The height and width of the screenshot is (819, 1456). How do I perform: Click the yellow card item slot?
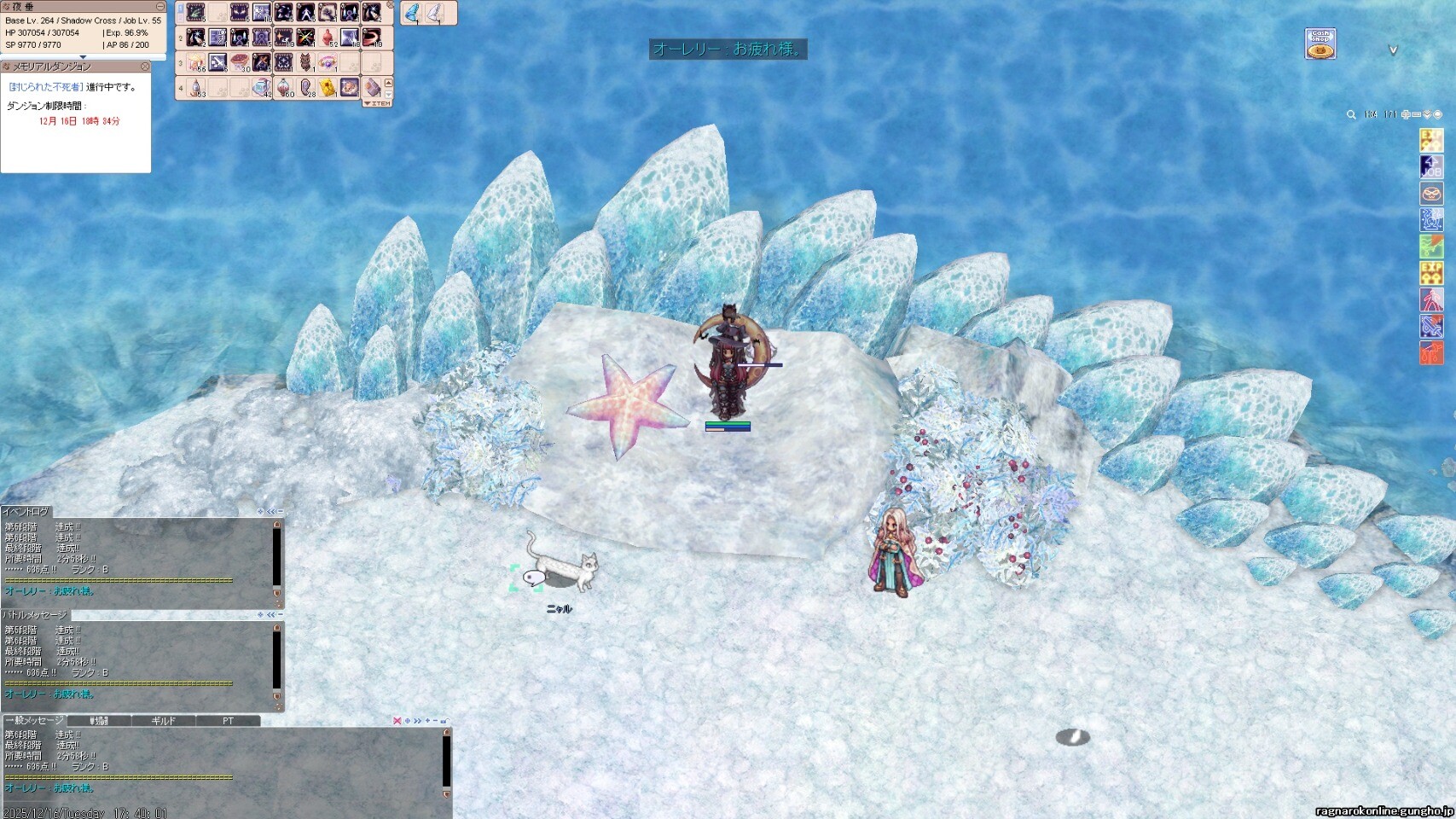pos(328,87)
